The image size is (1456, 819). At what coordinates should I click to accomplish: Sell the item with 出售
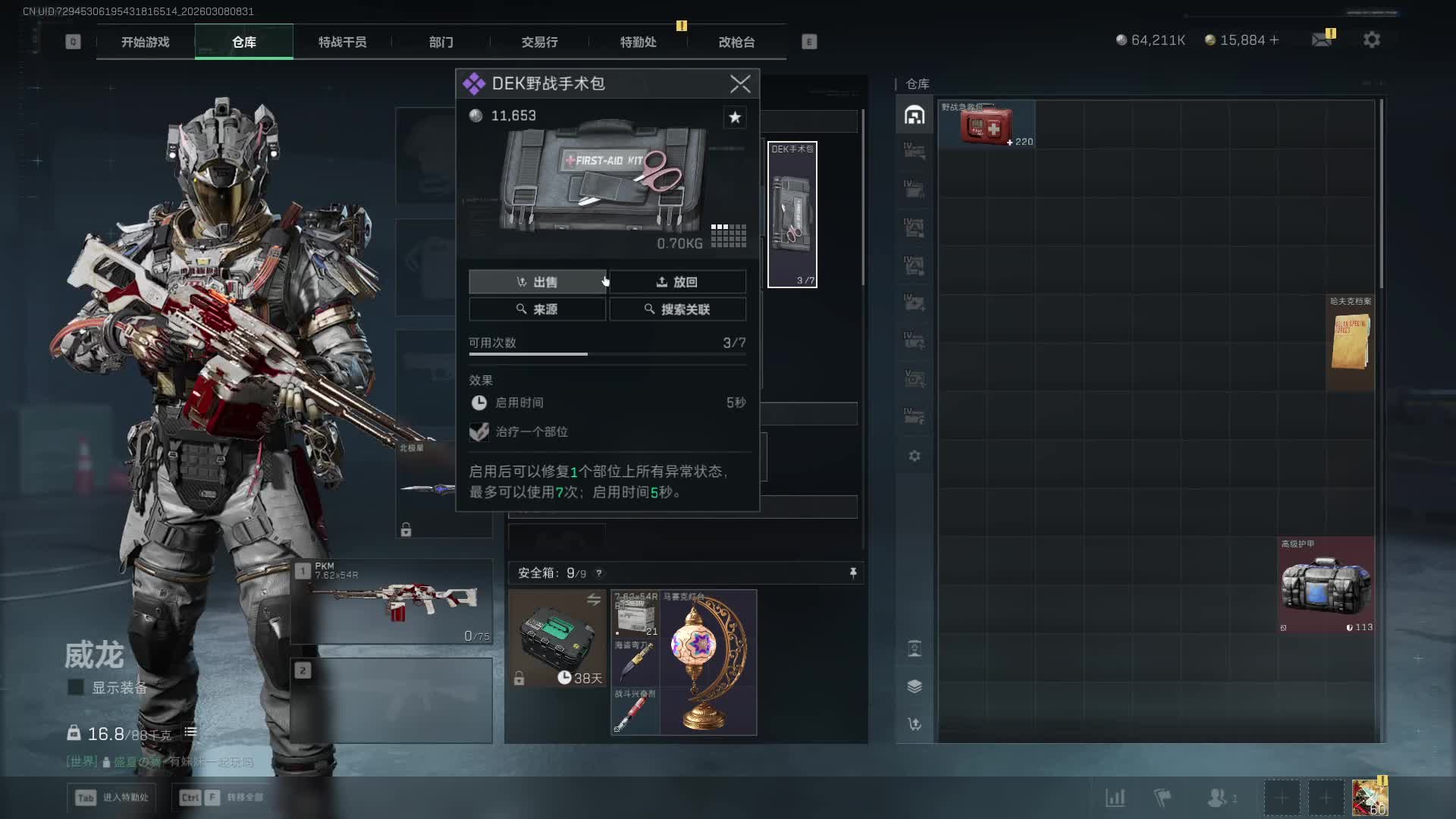pyautogui.click(x=537, y=282)
